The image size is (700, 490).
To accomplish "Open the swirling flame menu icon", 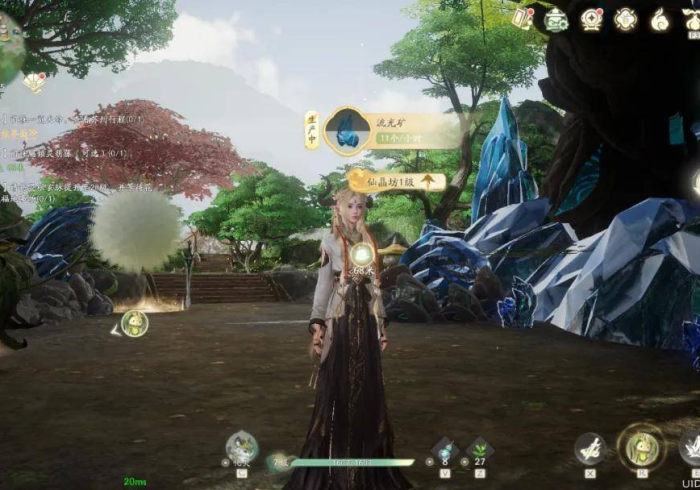I will pos(659,18).
